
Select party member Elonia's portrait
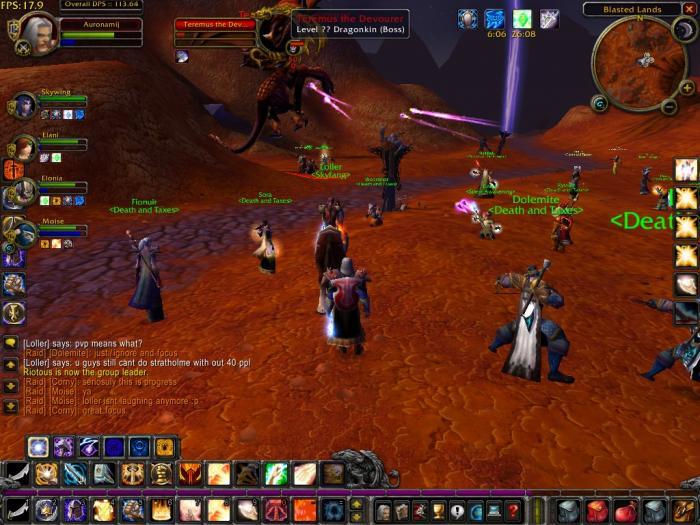[x=23, y=190]
